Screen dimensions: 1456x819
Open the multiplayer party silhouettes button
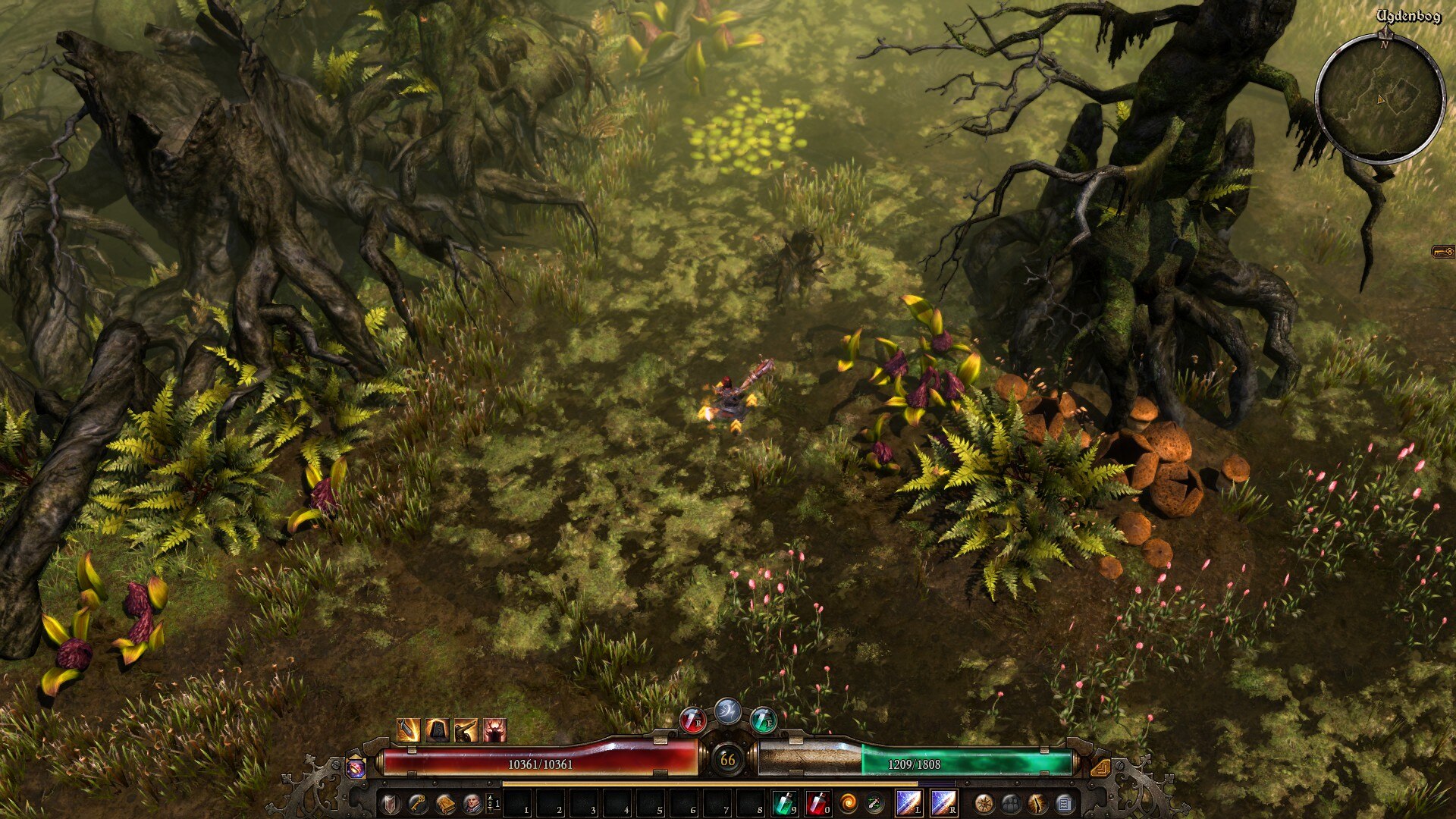[1011, 803]
